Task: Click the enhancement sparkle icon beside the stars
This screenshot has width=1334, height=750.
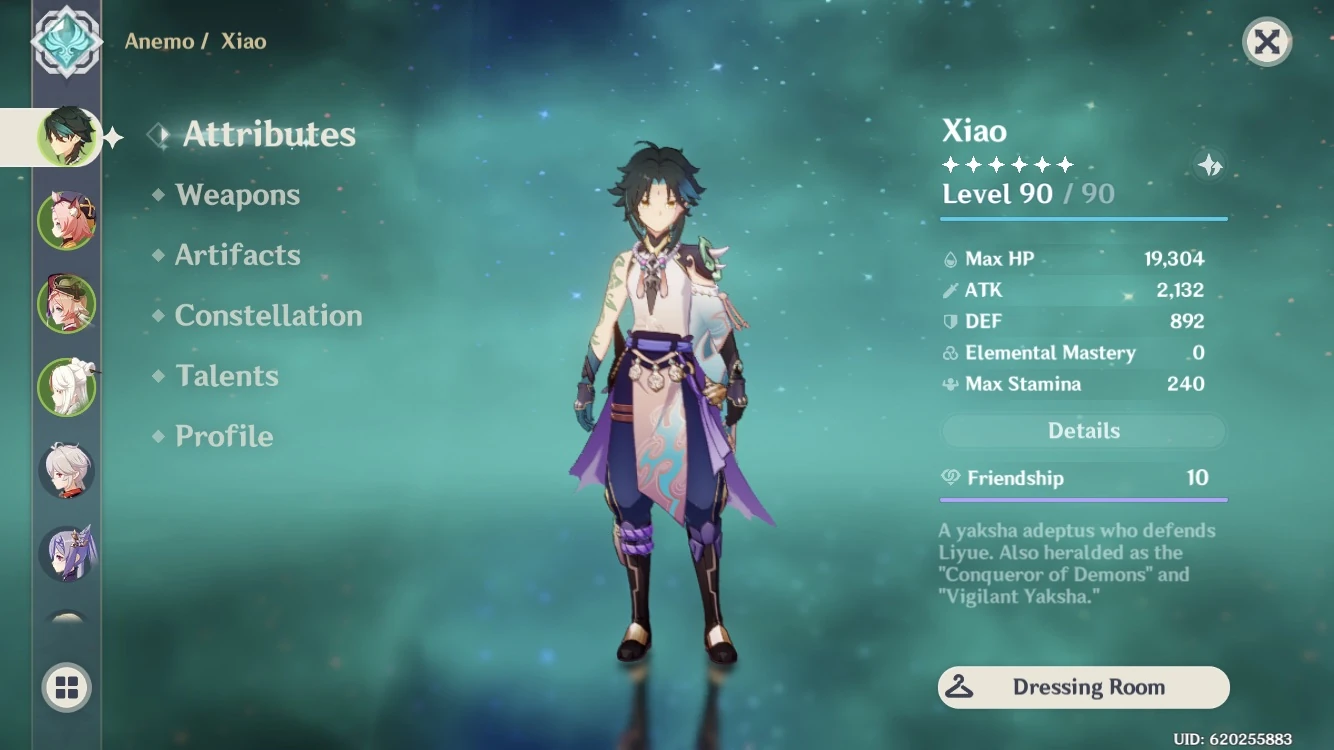Action: point(1209,167)
